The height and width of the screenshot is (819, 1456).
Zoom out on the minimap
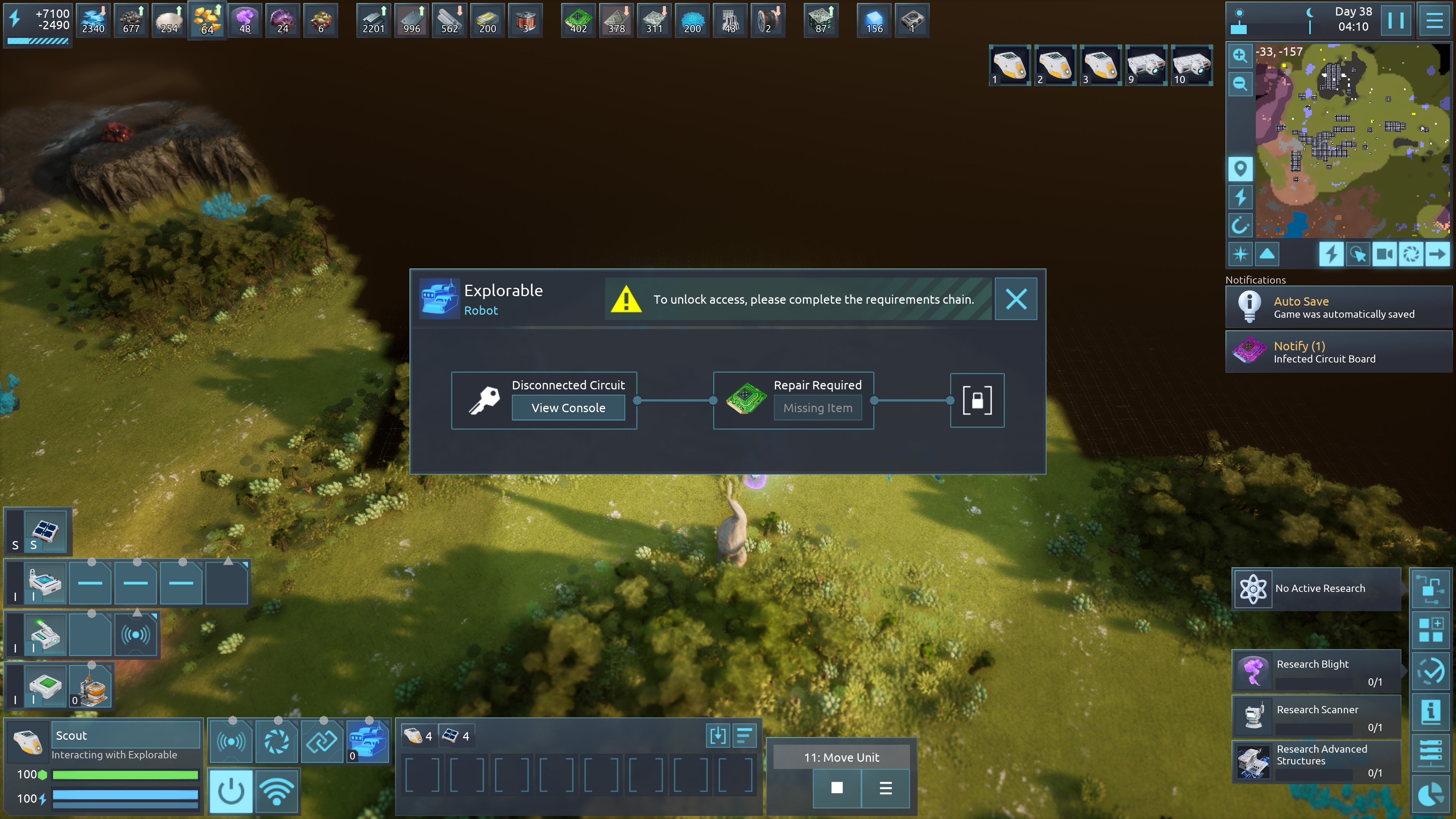pos(1240,84)
